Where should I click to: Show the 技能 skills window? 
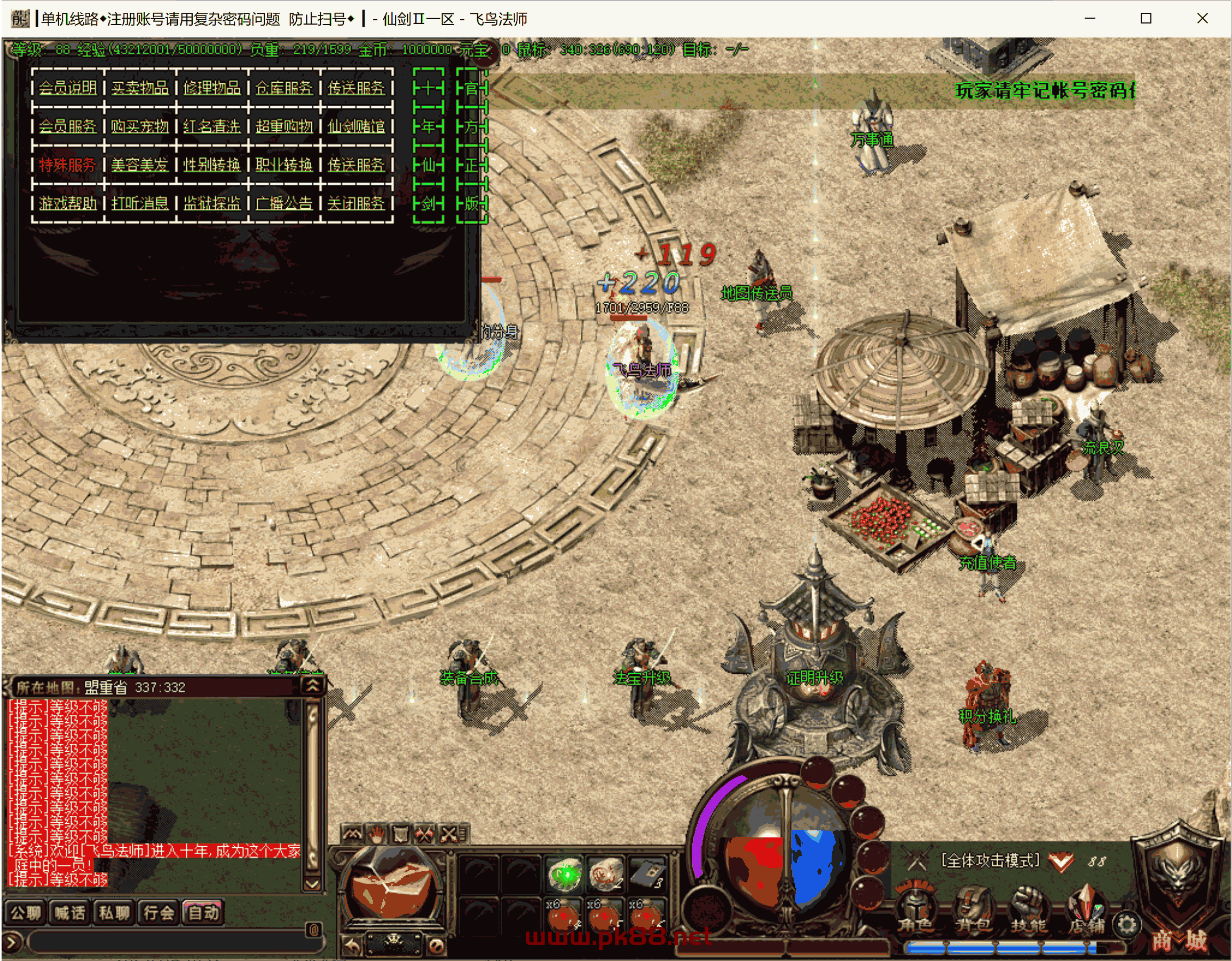point(1029,910)
